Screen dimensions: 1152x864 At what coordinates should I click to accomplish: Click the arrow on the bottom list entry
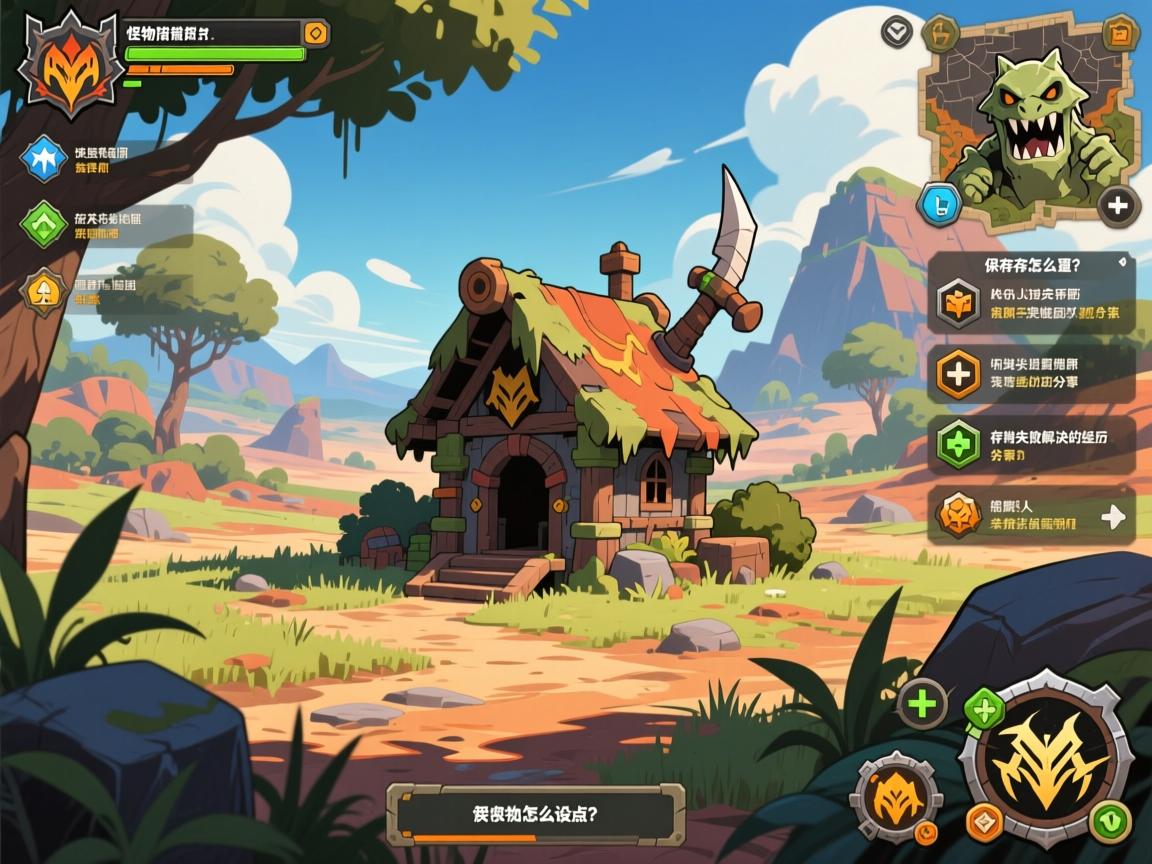point(1112,516)
